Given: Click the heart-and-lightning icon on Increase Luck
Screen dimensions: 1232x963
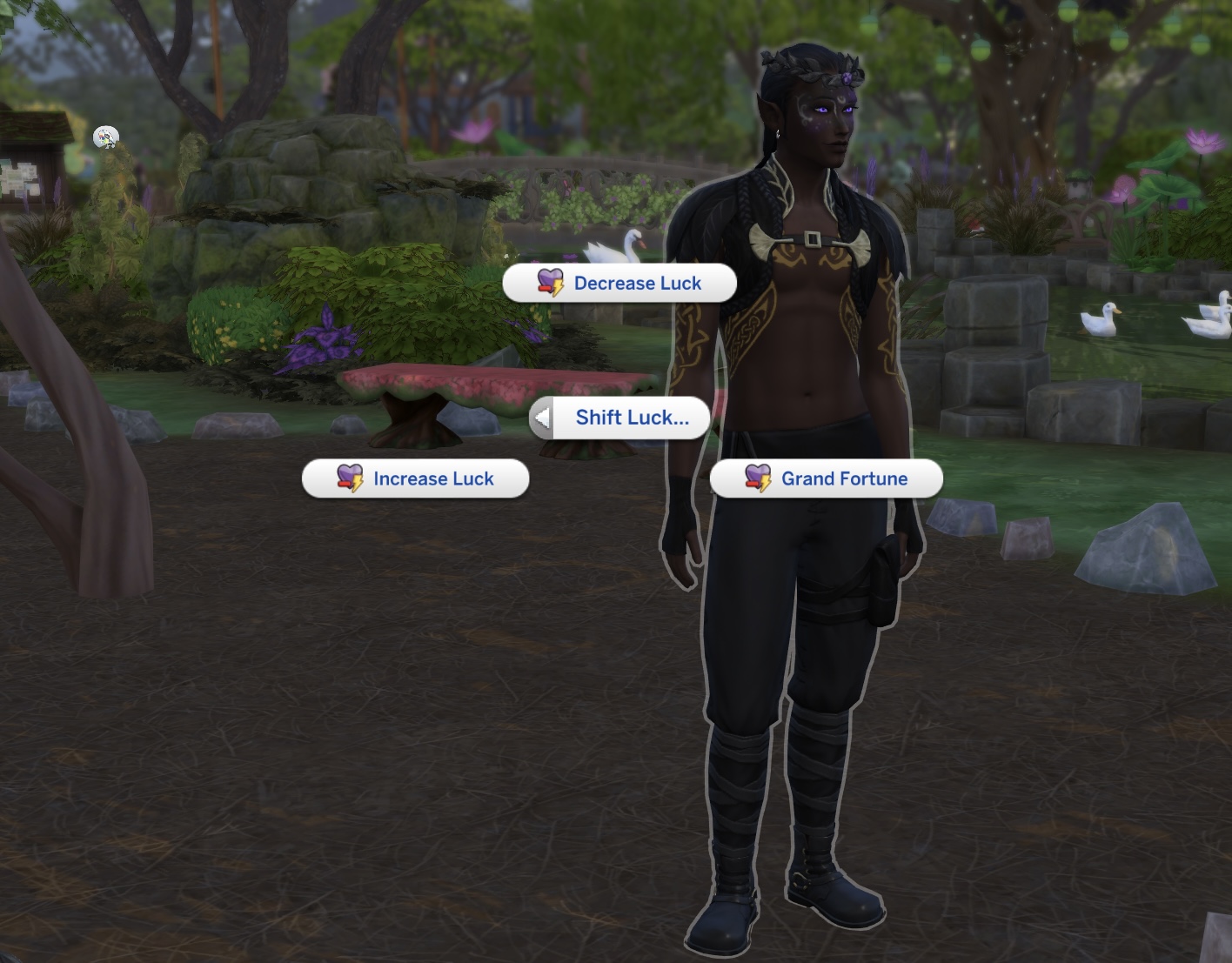Looking at the screenshot, I should 346,478.
